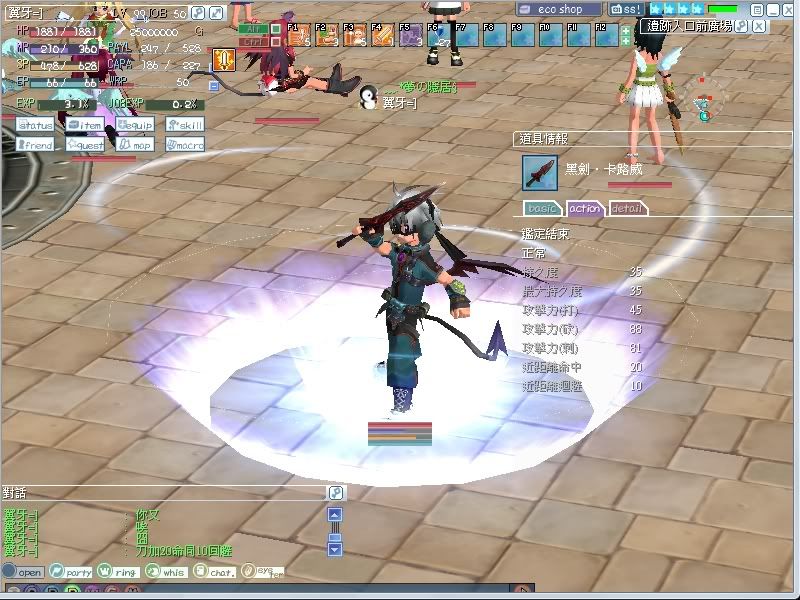Open the friend list

tap(35, 145)
